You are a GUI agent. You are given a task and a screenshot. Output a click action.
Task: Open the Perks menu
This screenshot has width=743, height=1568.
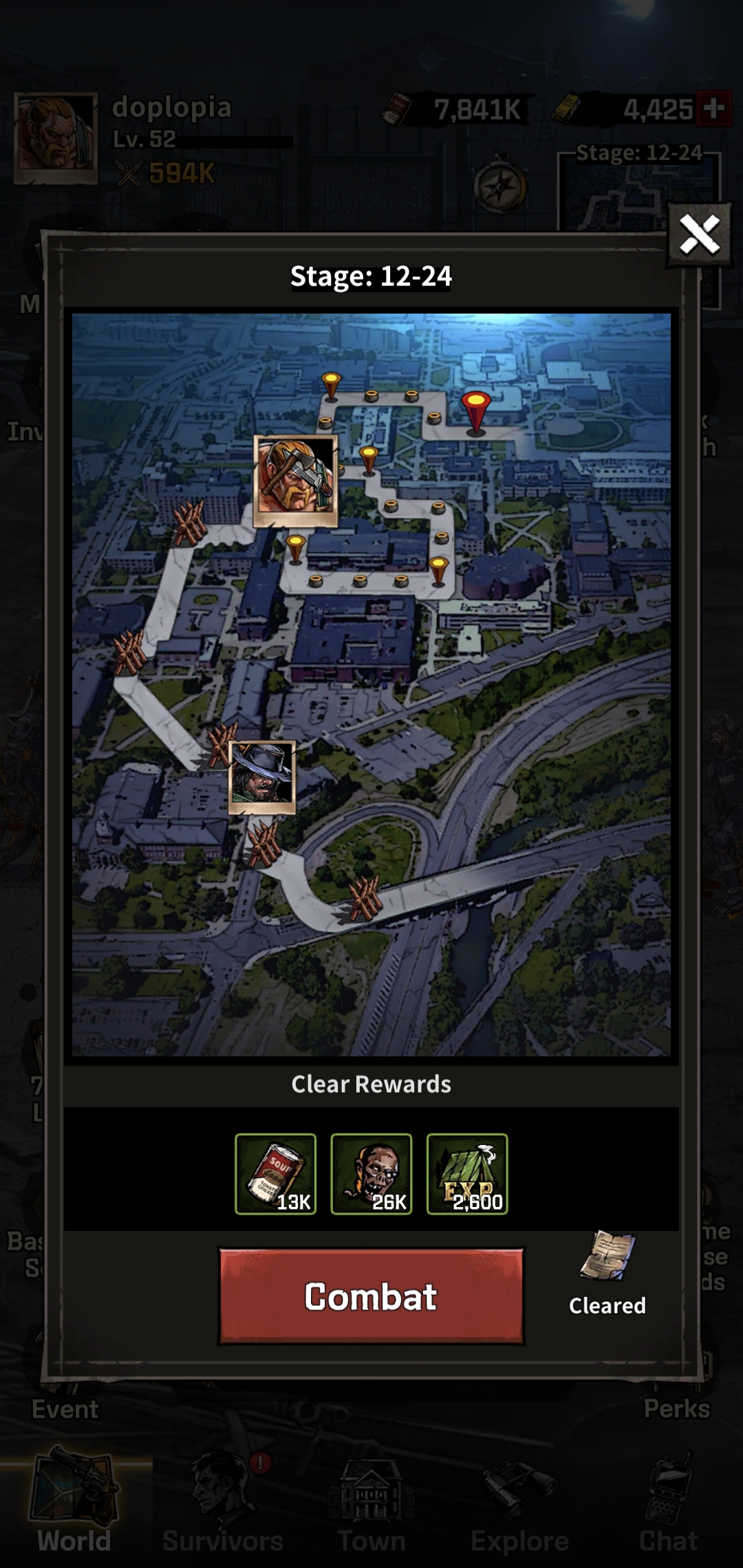677,1407
